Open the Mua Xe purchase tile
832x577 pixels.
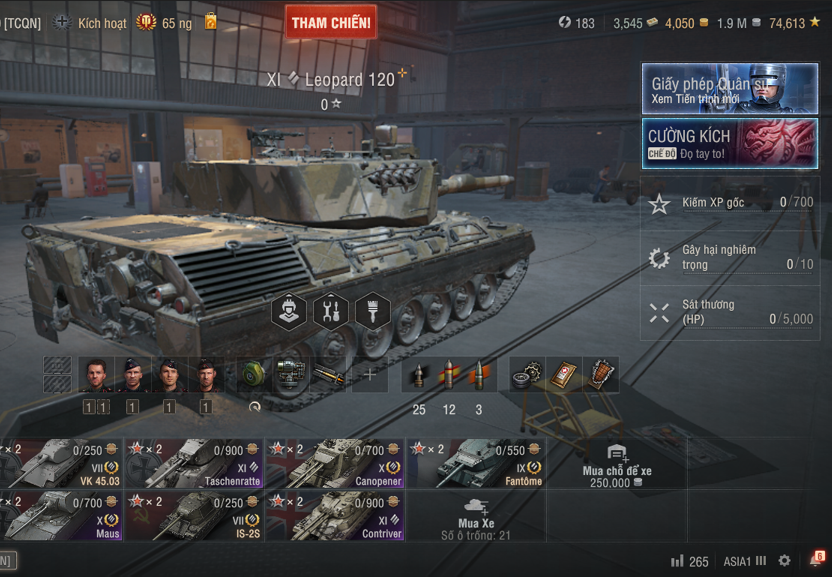click(475, 517)
